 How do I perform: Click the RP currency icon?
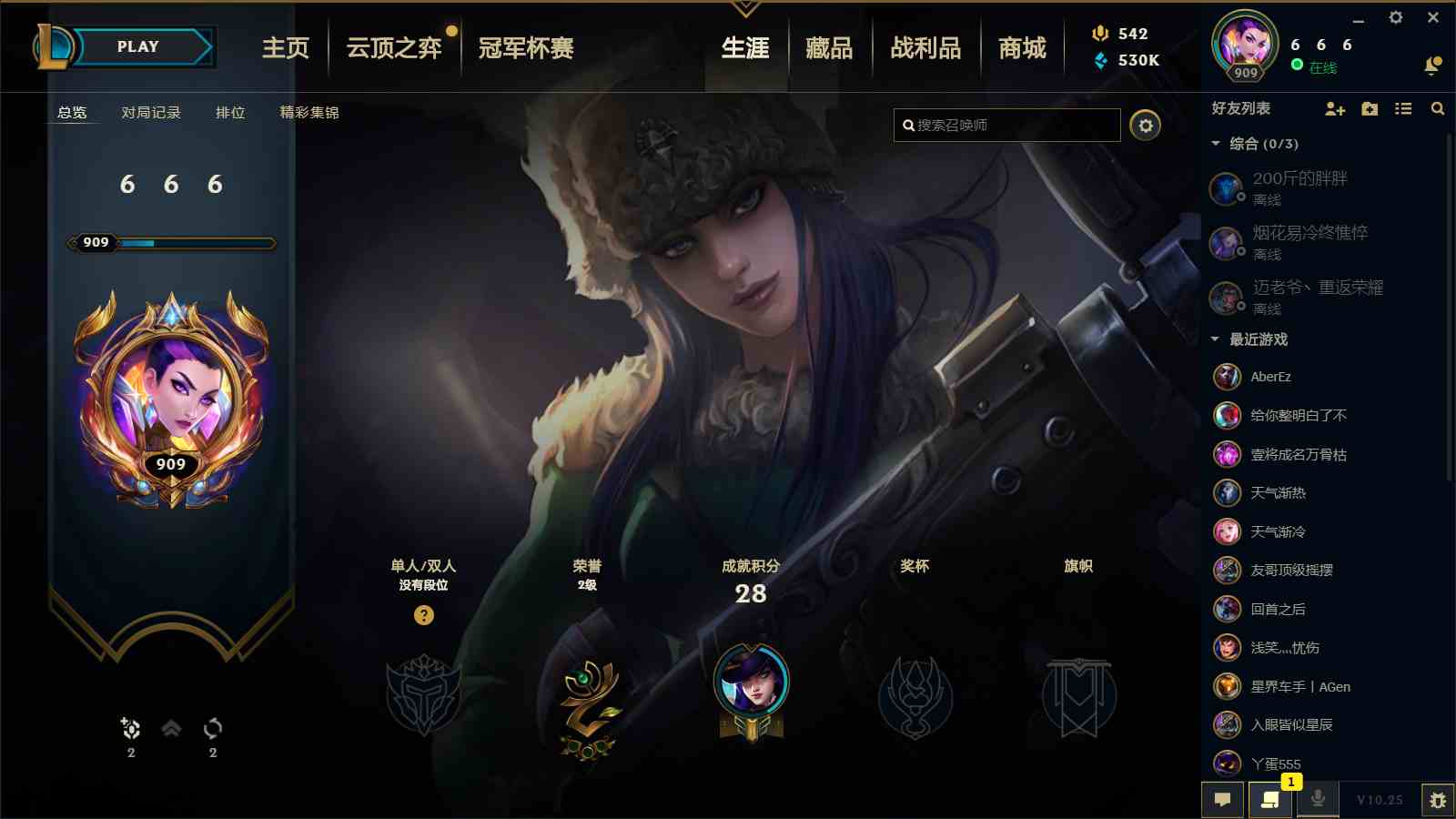1098,35
